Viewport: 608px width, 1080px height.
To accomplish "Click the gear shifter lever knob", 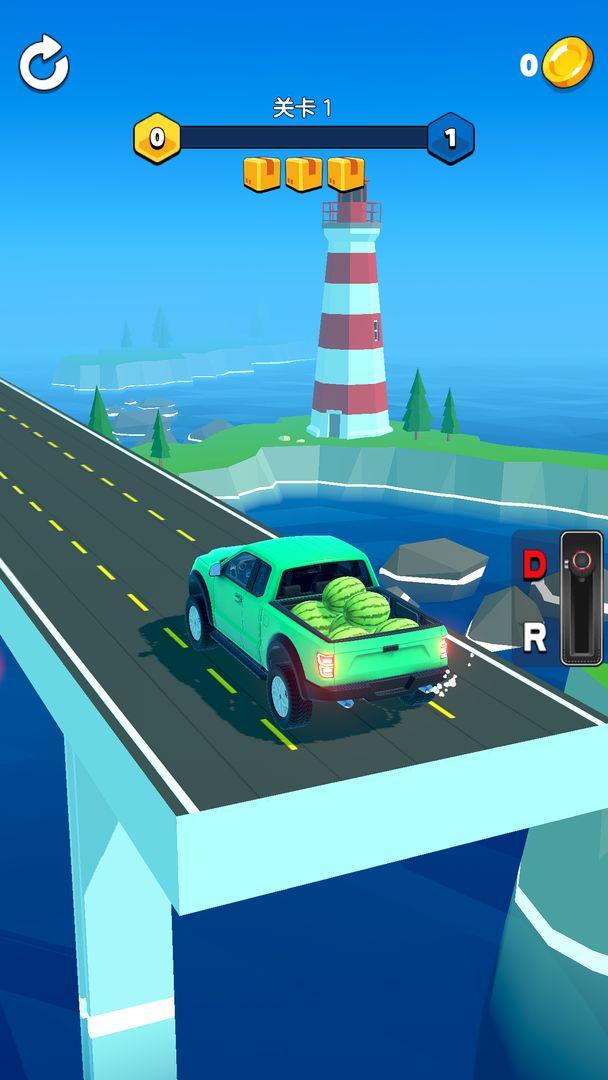I will [x=582, y=560].
